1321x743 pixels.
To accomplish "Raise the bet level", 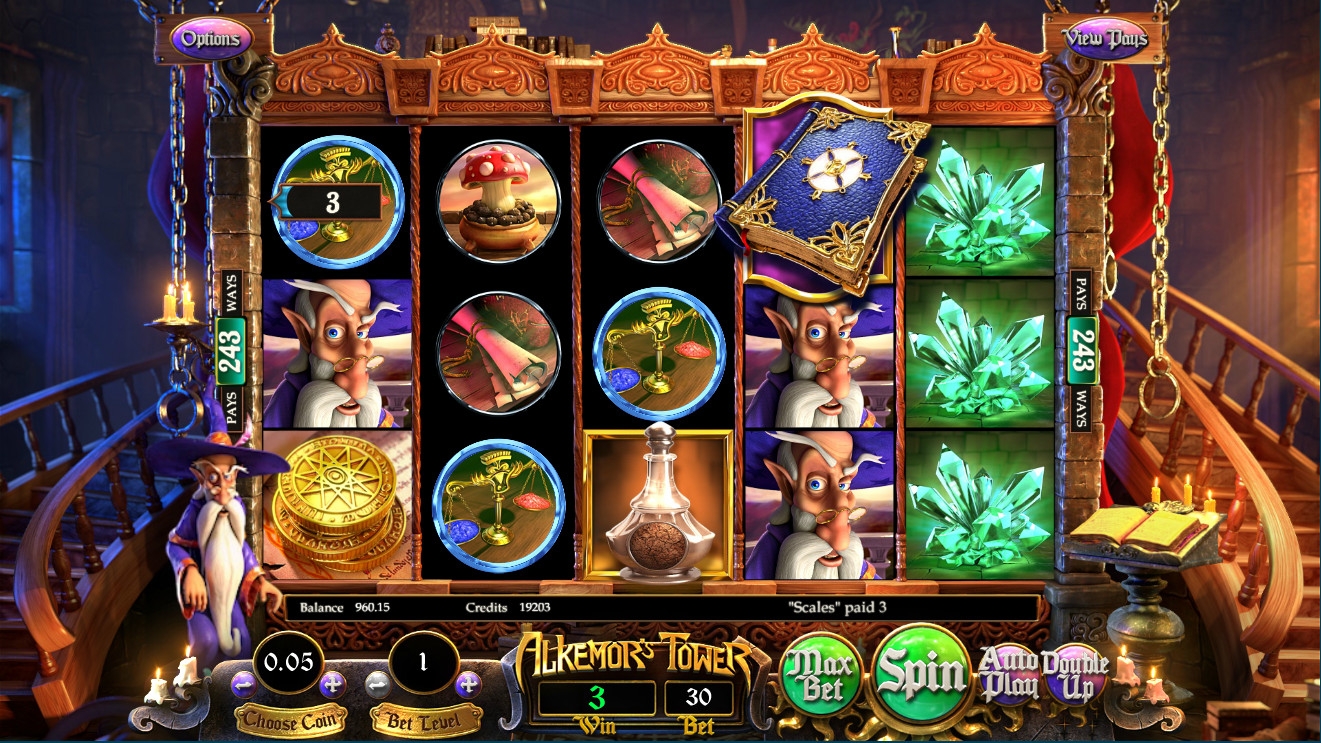I will coord(468,685).
